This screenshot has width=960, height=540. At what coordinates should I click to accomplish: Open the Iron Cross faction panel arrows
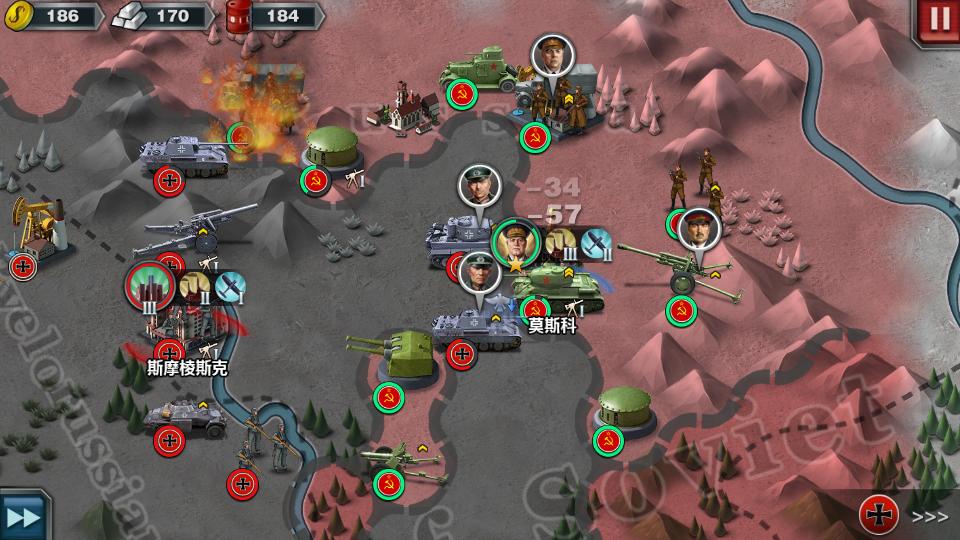coord(929,516)
